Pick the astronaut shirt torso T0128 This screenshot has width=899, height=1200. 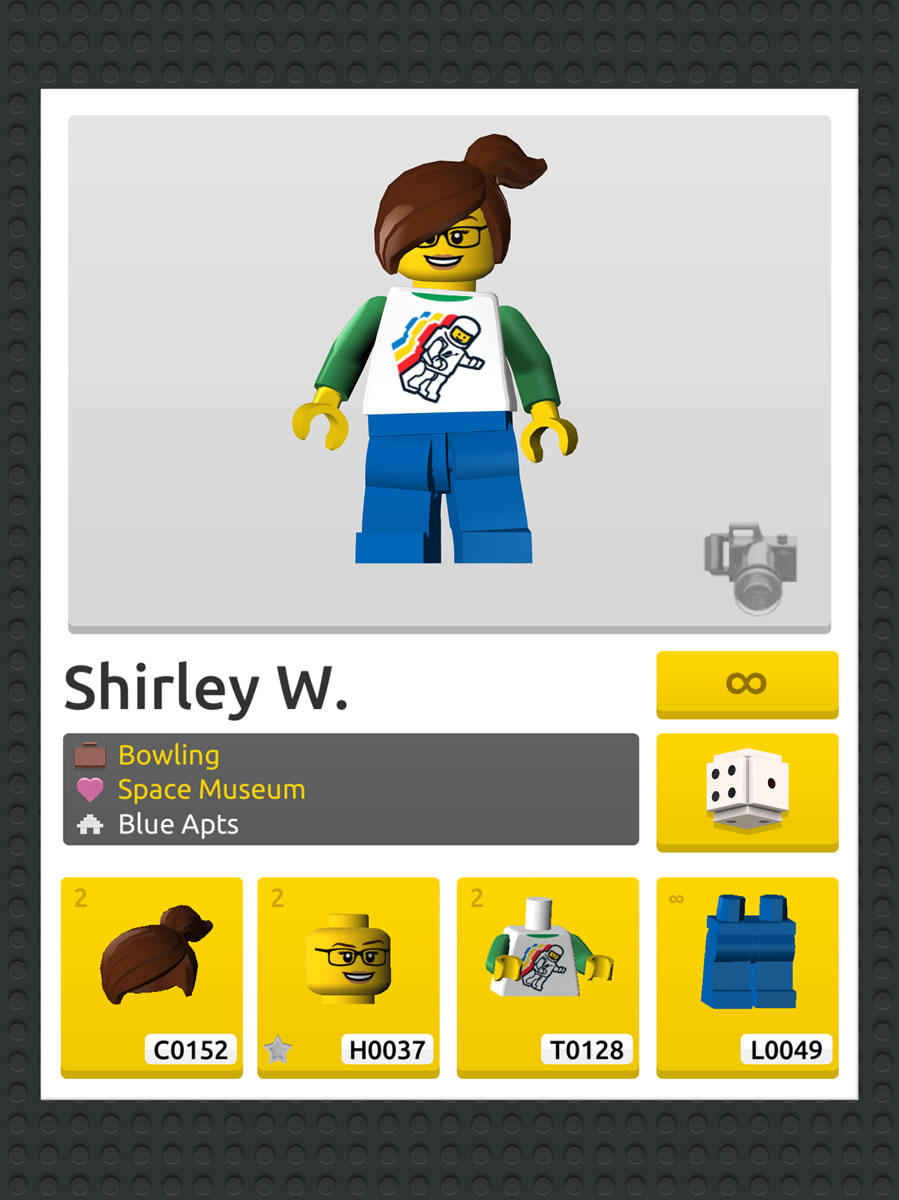click(546, 975)
